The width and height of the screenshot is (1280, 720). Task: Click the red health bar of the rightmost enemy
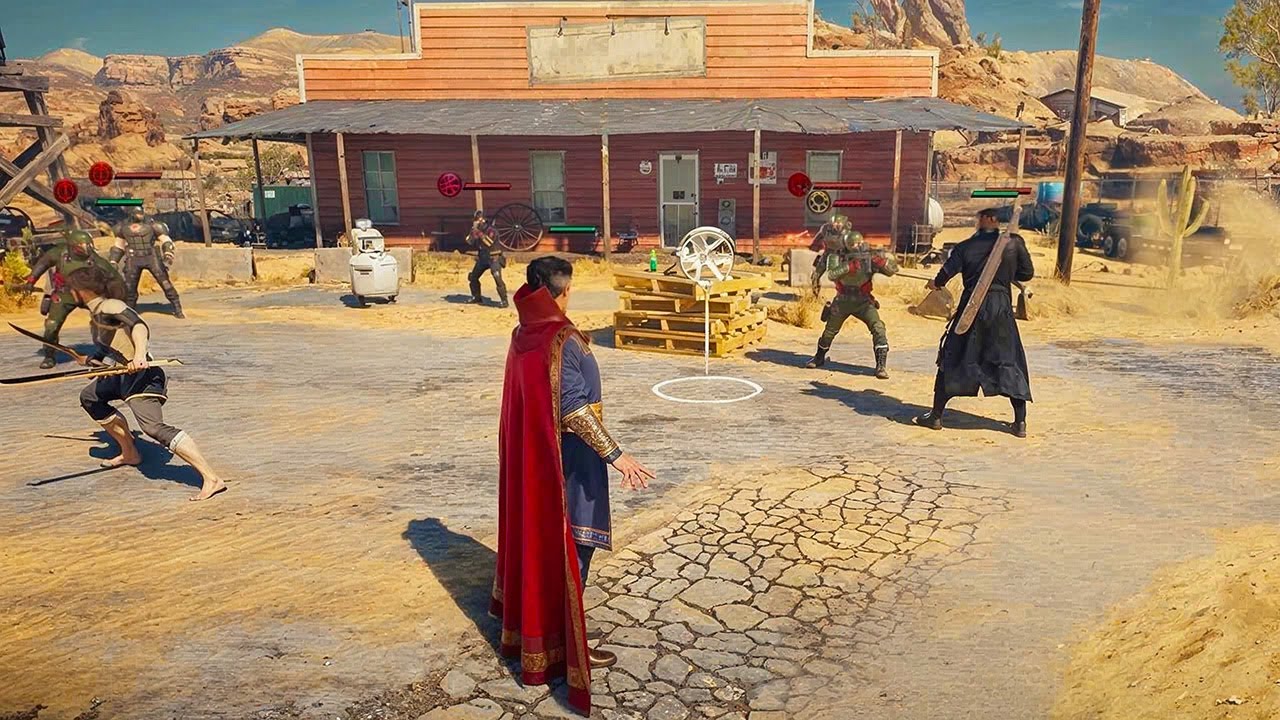1007,190
